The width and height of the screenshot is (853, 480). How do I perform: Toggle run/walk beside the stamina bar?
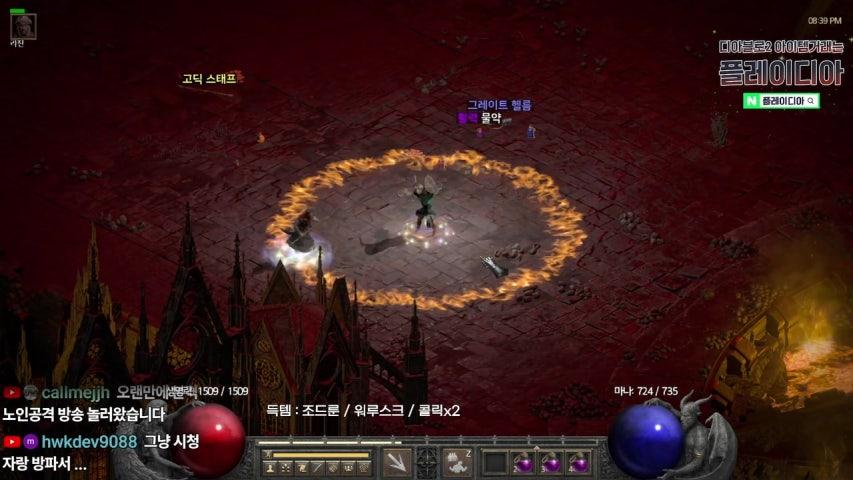267,455
